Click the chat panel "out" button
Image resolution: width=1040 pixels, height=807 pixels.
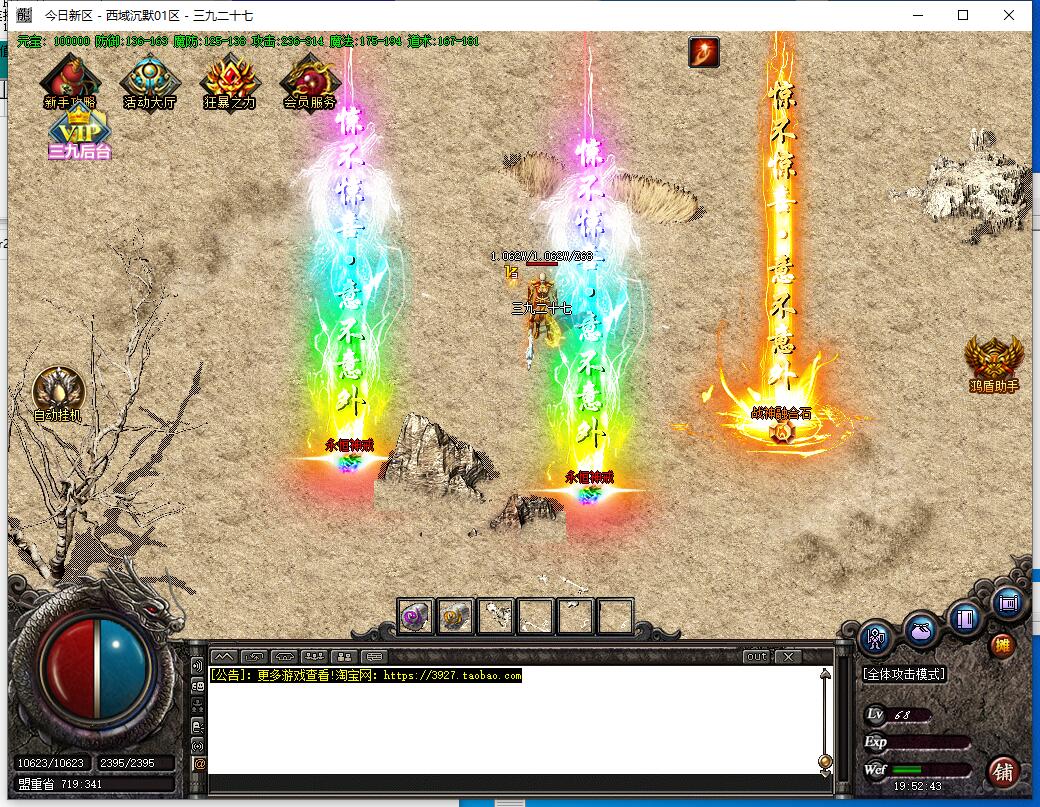(x=757, y=657)
